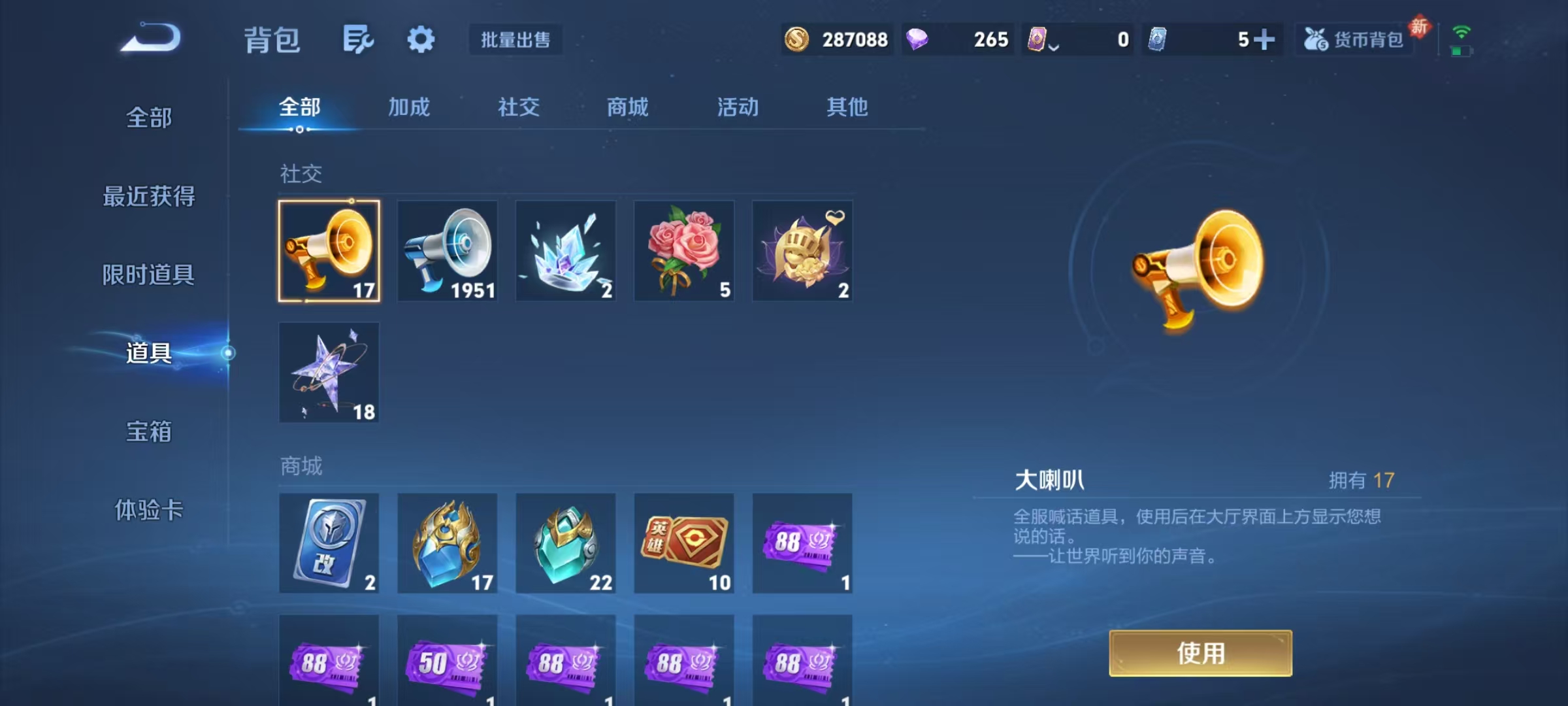1568x706 pixels.
Task: Open the settings gear icon
Action: click(x=421, y=39)
